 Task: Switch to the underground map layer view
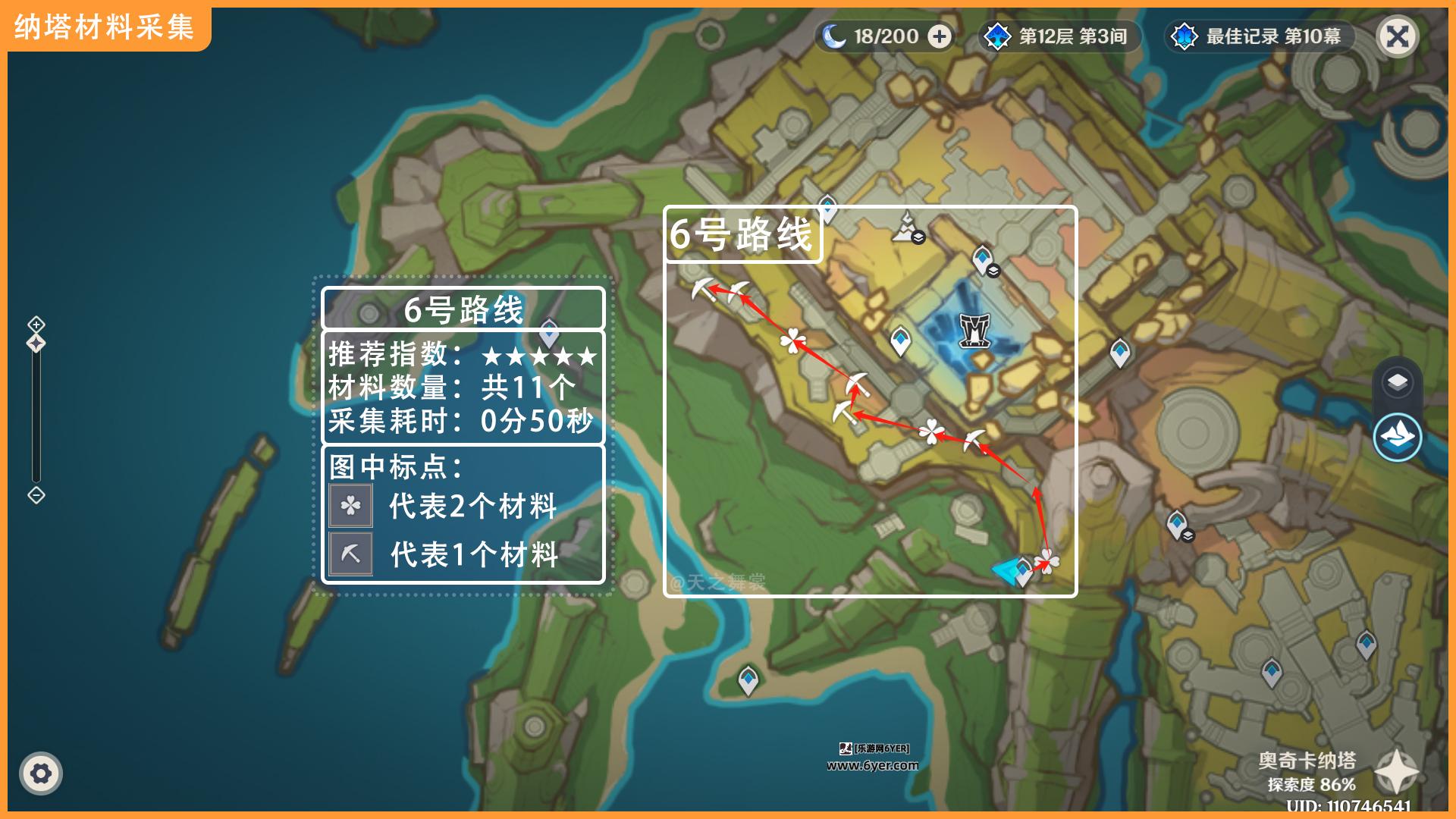1397,438
